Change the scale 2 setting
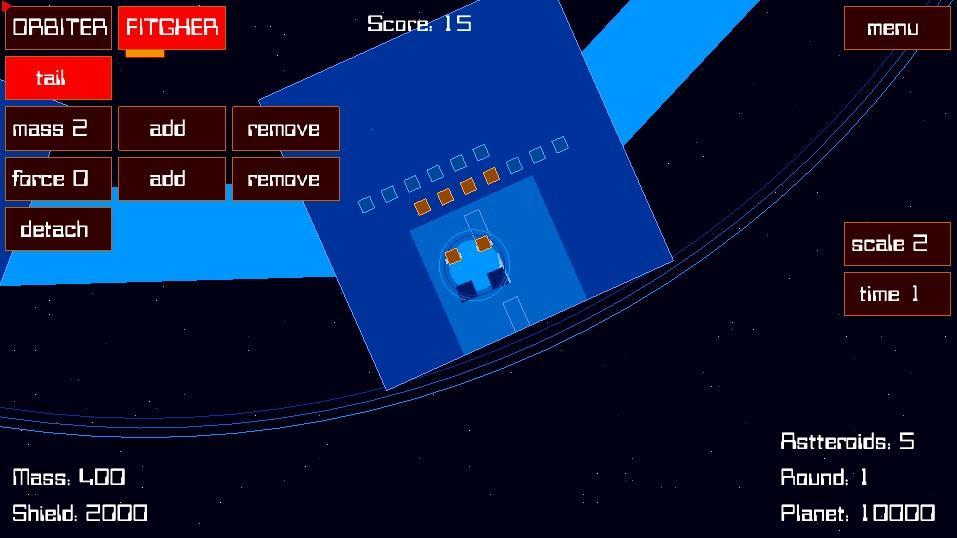Image resolution: width=957 pixels, height=538 pixels. (x=897, y=244)
